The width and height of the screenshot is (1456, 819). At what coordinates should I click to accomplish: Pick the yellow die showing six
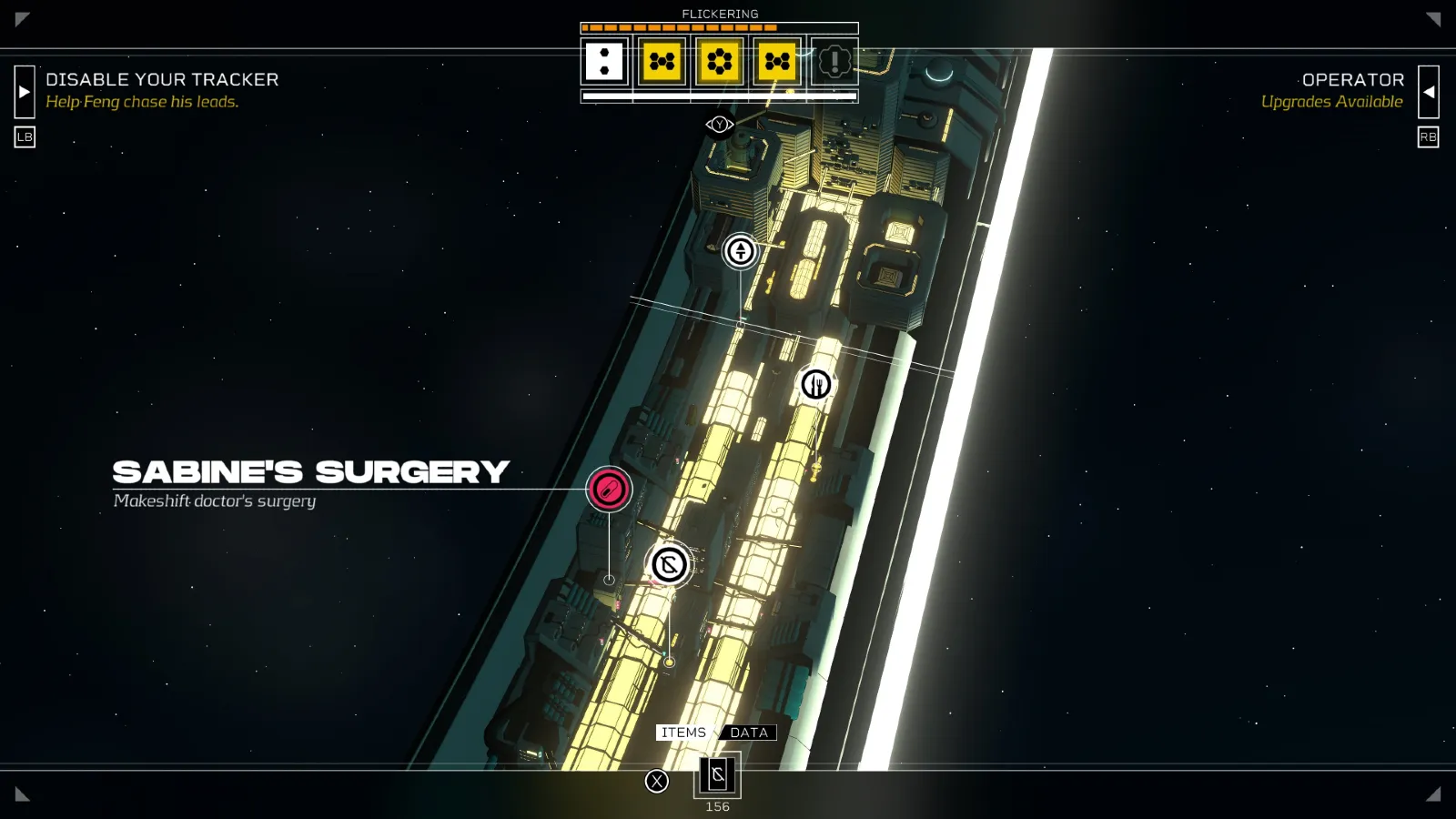[719, 62]
